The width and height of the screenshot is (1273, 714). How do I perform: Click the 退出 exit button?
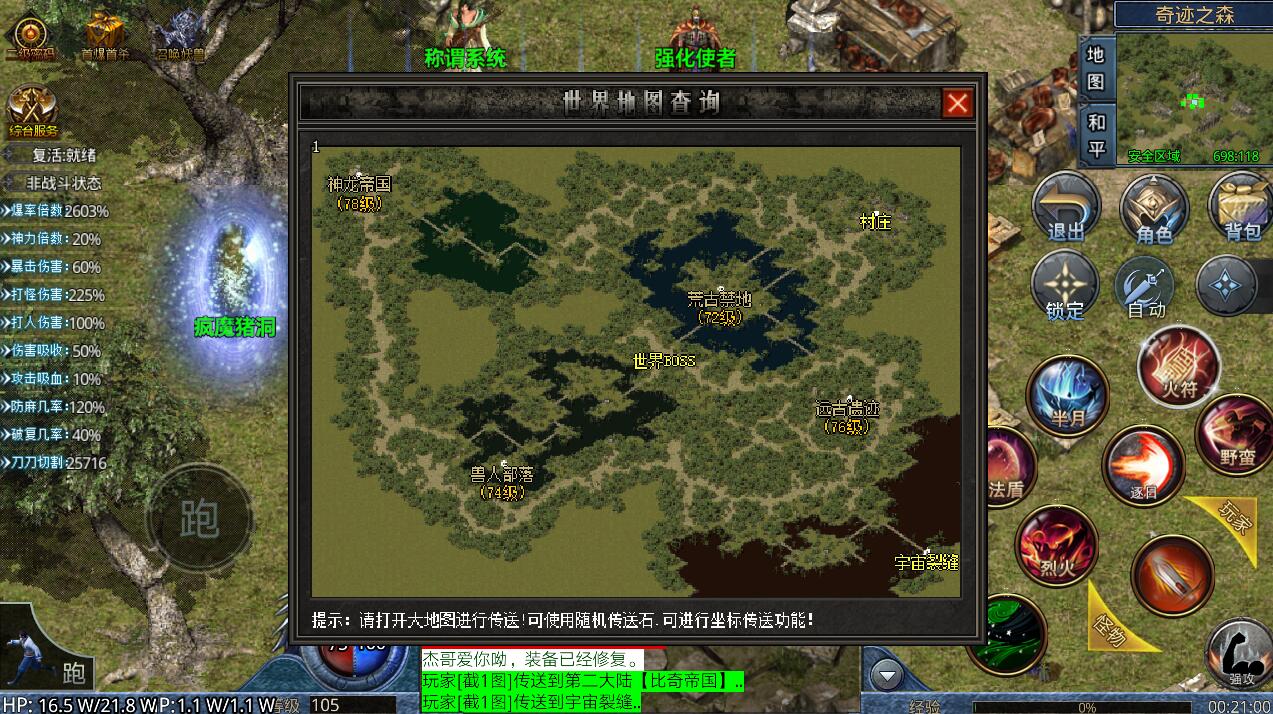[x=1066, y=207]
